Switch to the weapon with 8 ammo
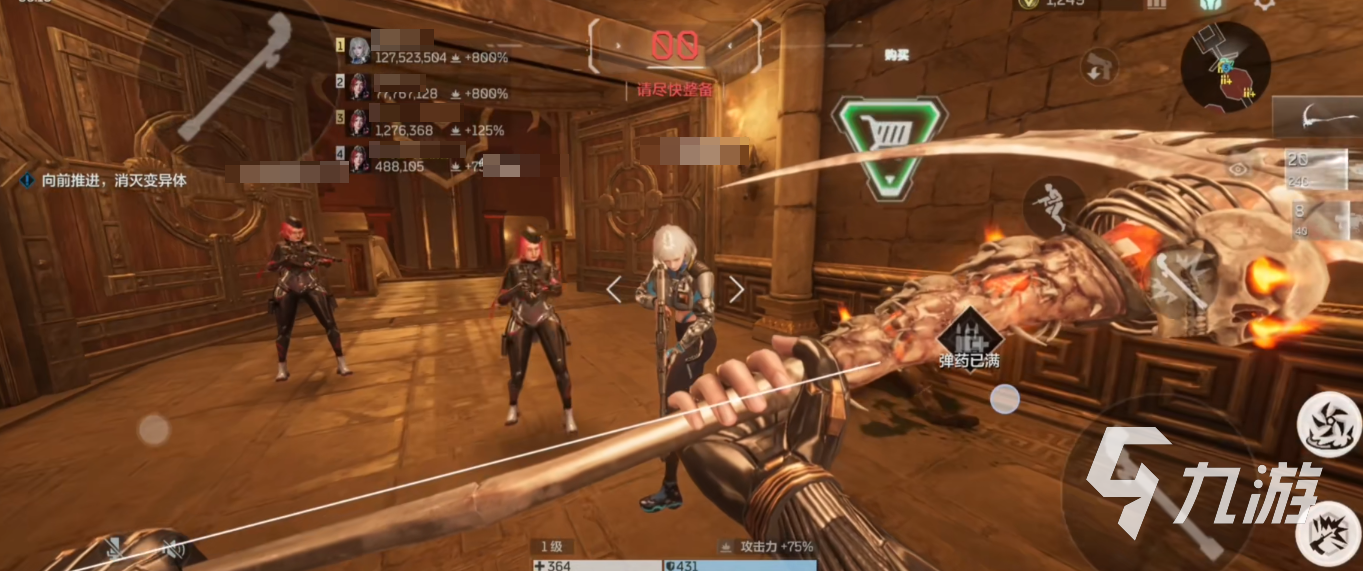 click(x=1320, y=216)
